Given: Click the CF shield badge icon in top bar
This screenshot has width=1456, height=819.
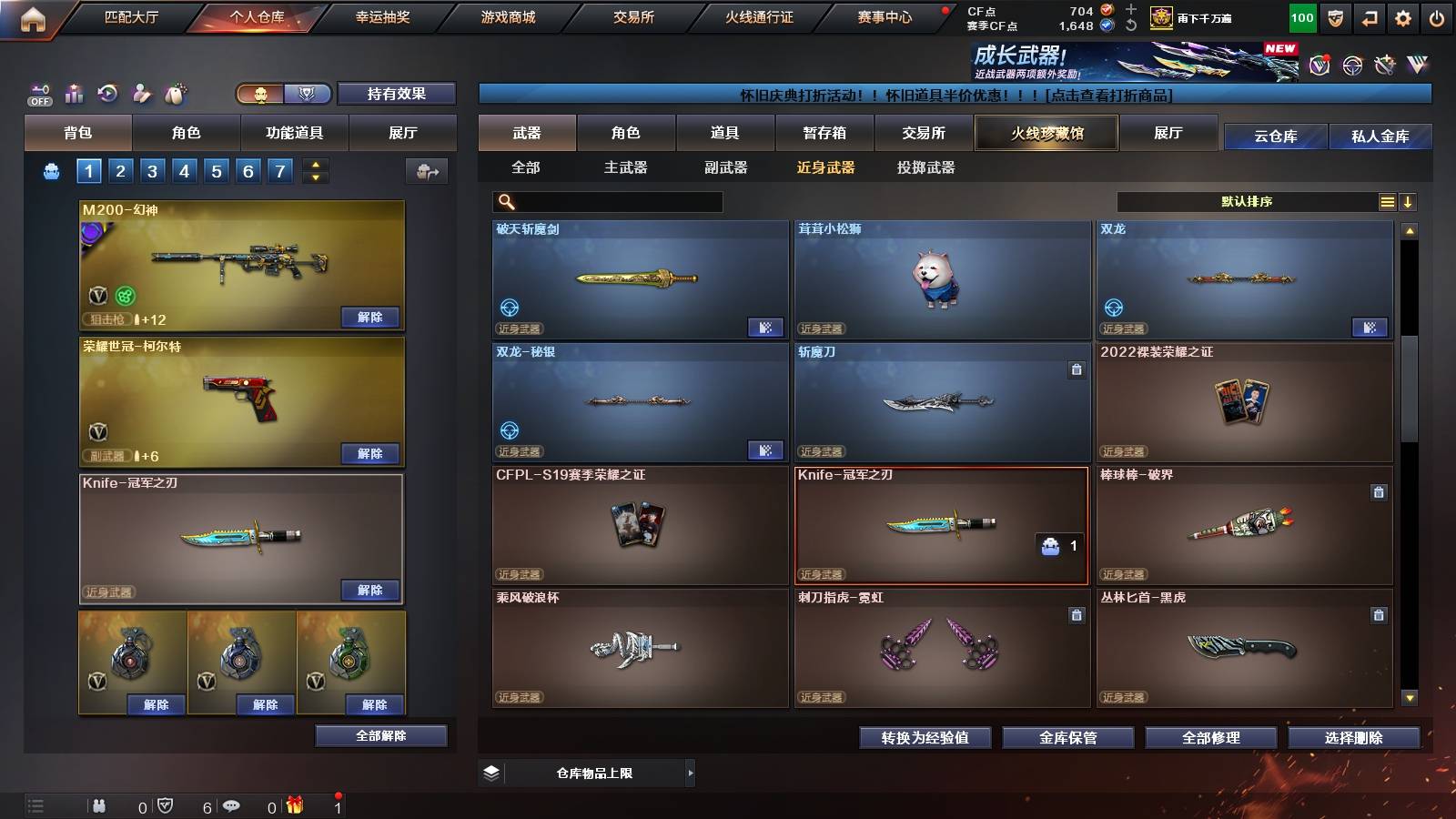Looking at the screenshot, I should click(1334, 17).
